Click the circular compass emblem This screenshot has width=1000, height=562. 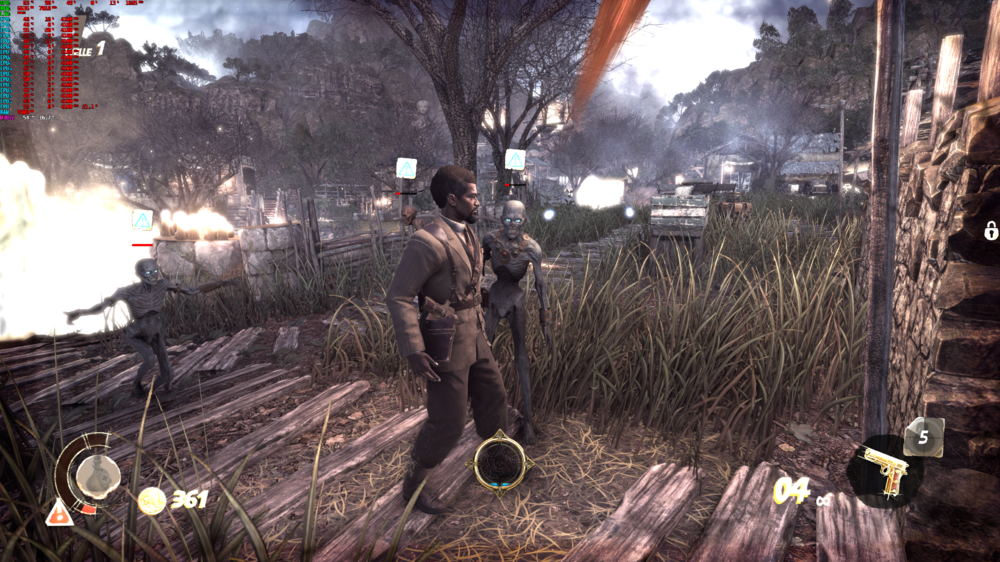click(499, 463)
